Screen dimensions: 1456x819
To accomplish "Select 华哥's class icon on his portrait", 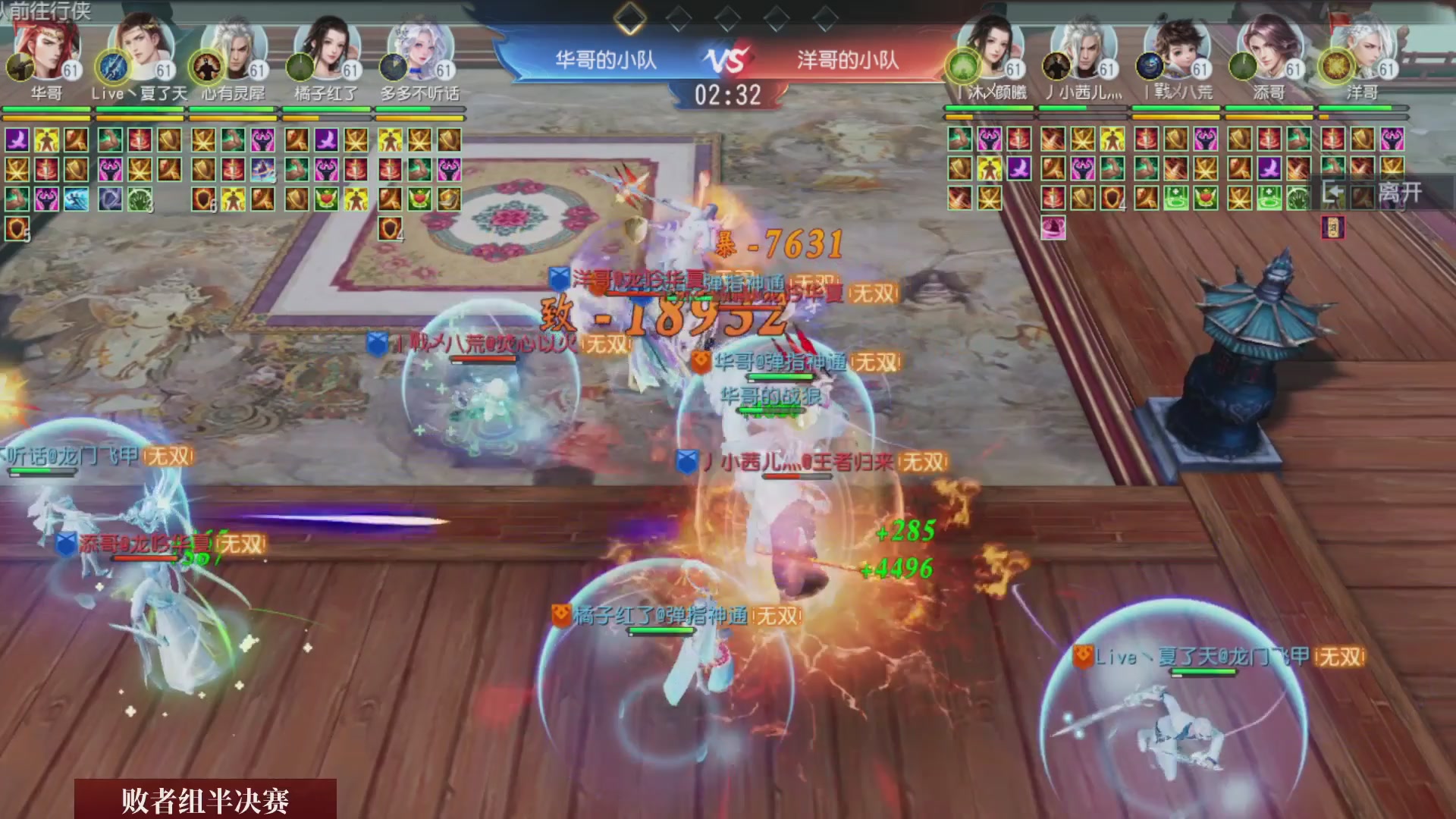I will 20,66.
